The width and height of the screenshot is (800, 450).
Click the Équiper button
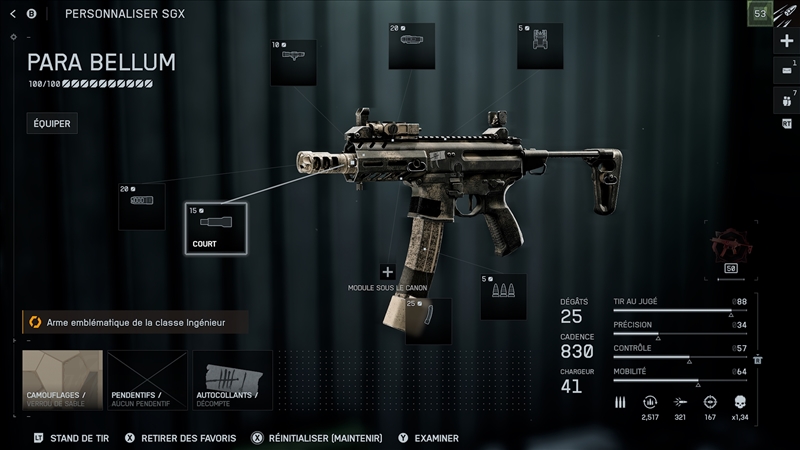(52, 124)
